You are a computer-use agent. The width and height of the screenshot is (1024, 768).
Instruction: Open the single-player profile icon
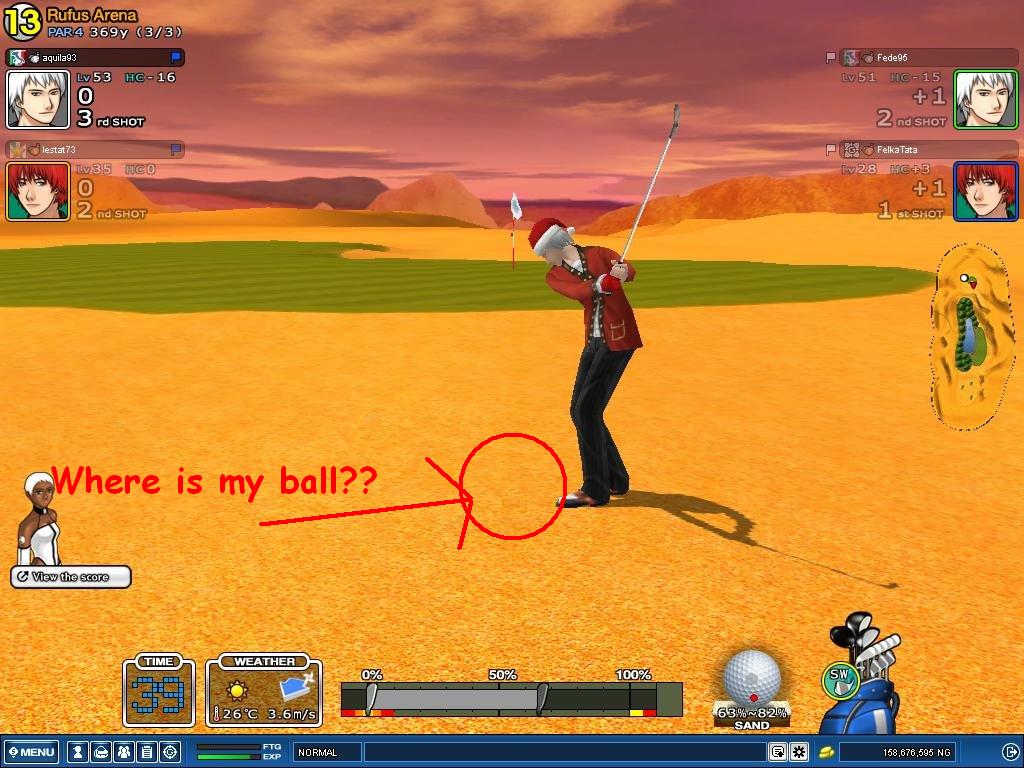coord(76,752)
